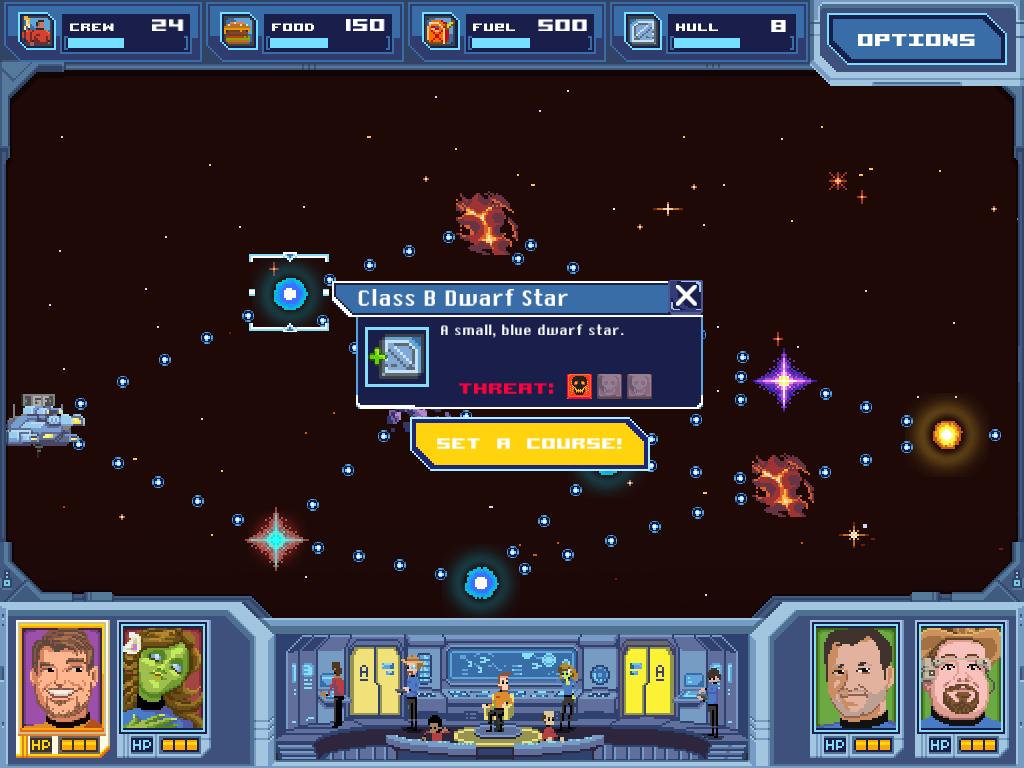Choose the green alien woman crew portrait
Viewport: 1024px width, 768px height.
pyautogui.click(x=162, y=677)
